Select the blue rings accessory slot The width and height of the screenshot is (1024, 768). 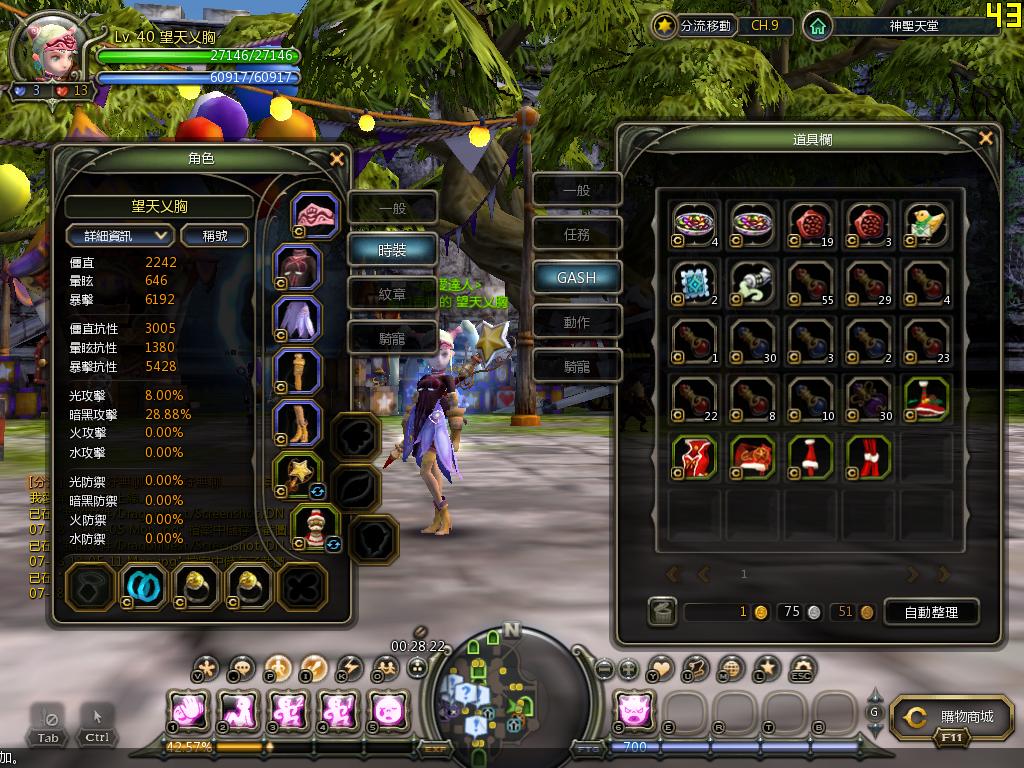click(x=143, y=587)
